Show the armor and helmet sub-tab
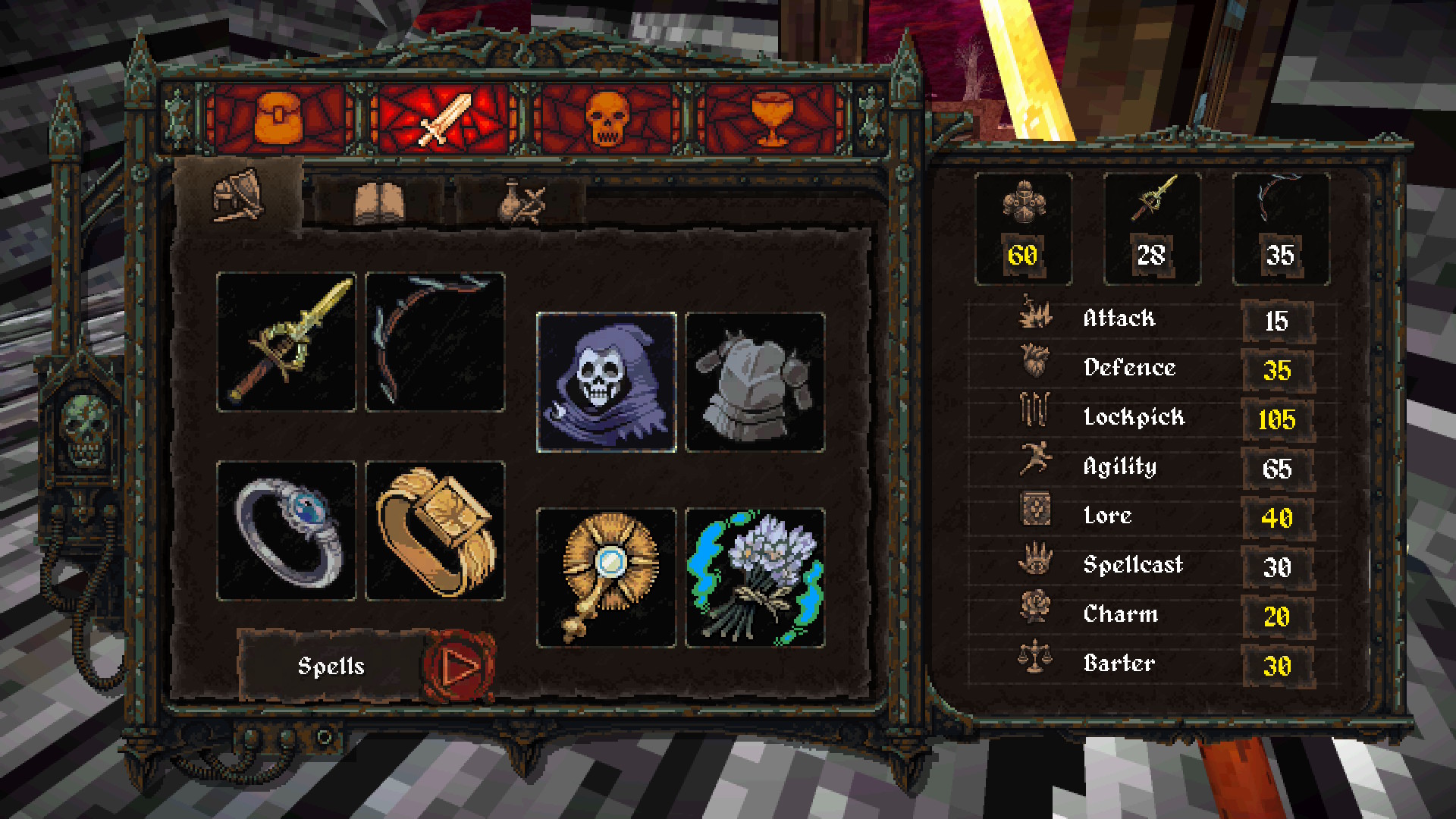The height and width of the screenshot is (819, 1456). point(238,197)
